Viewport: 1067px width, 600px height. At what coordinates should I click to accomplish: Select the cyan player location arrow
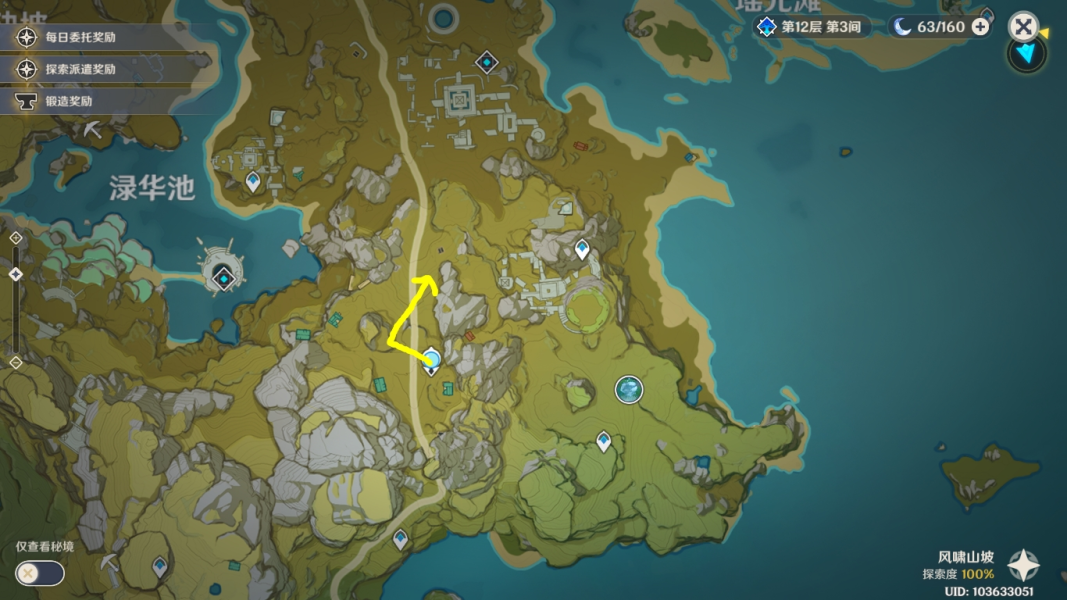coord(1026,52)
